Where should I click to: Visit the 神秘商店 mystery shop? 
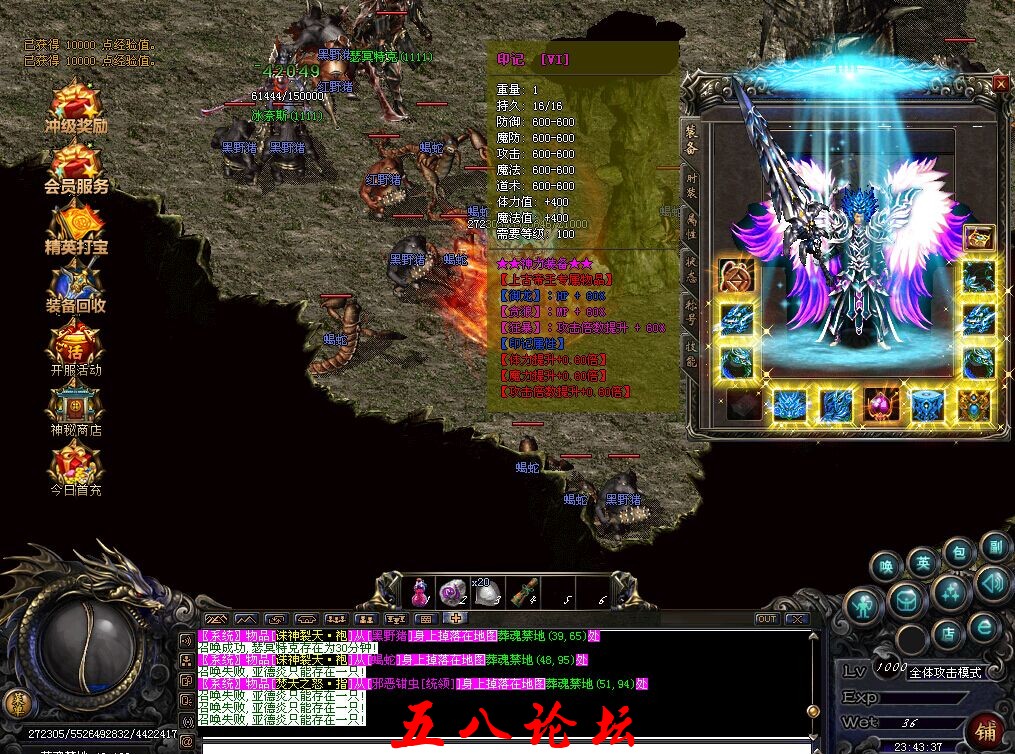coord(76,410)
